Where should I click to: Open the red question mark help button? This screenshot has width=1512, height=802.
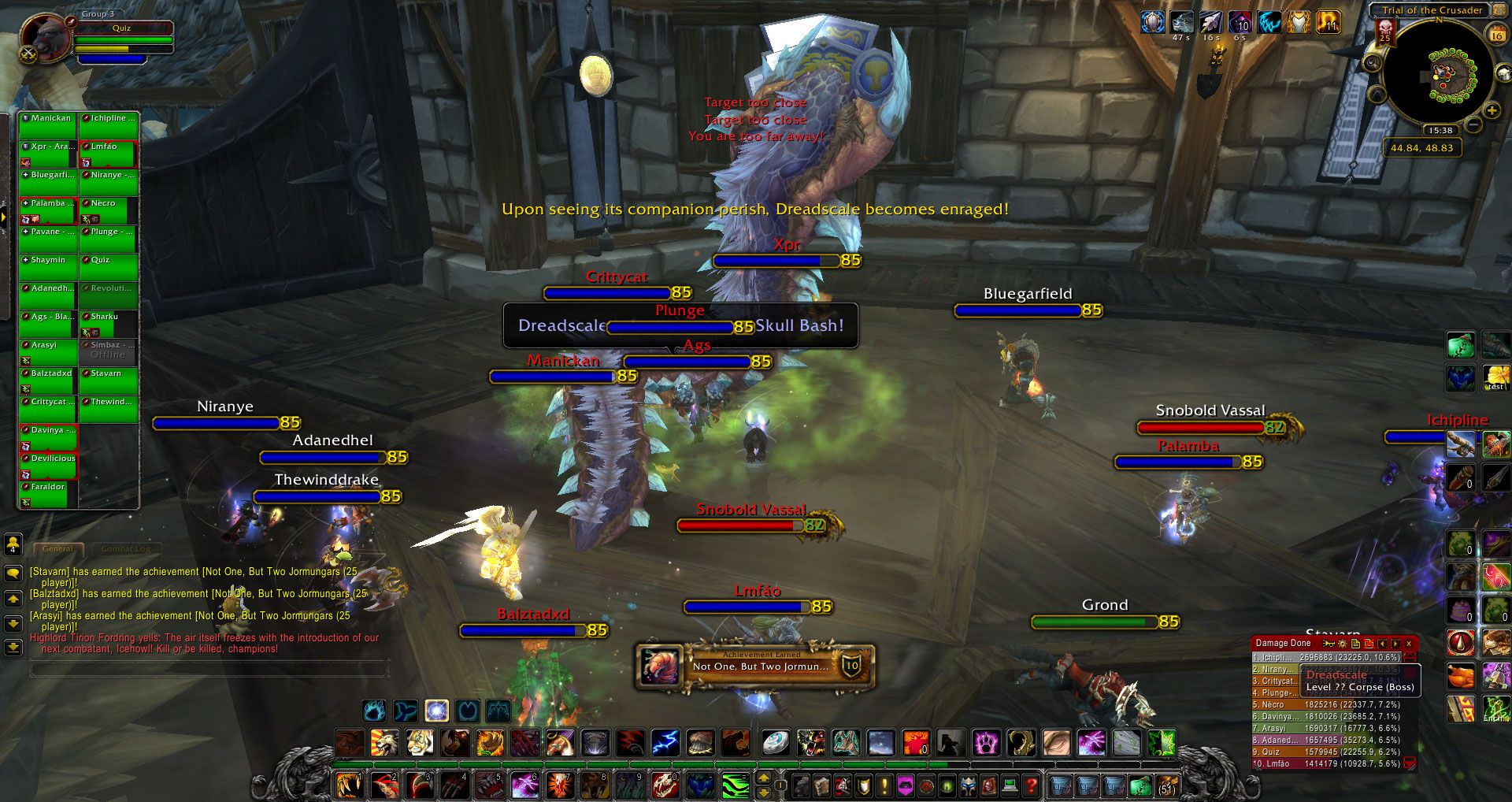[x=1030, y=785]
